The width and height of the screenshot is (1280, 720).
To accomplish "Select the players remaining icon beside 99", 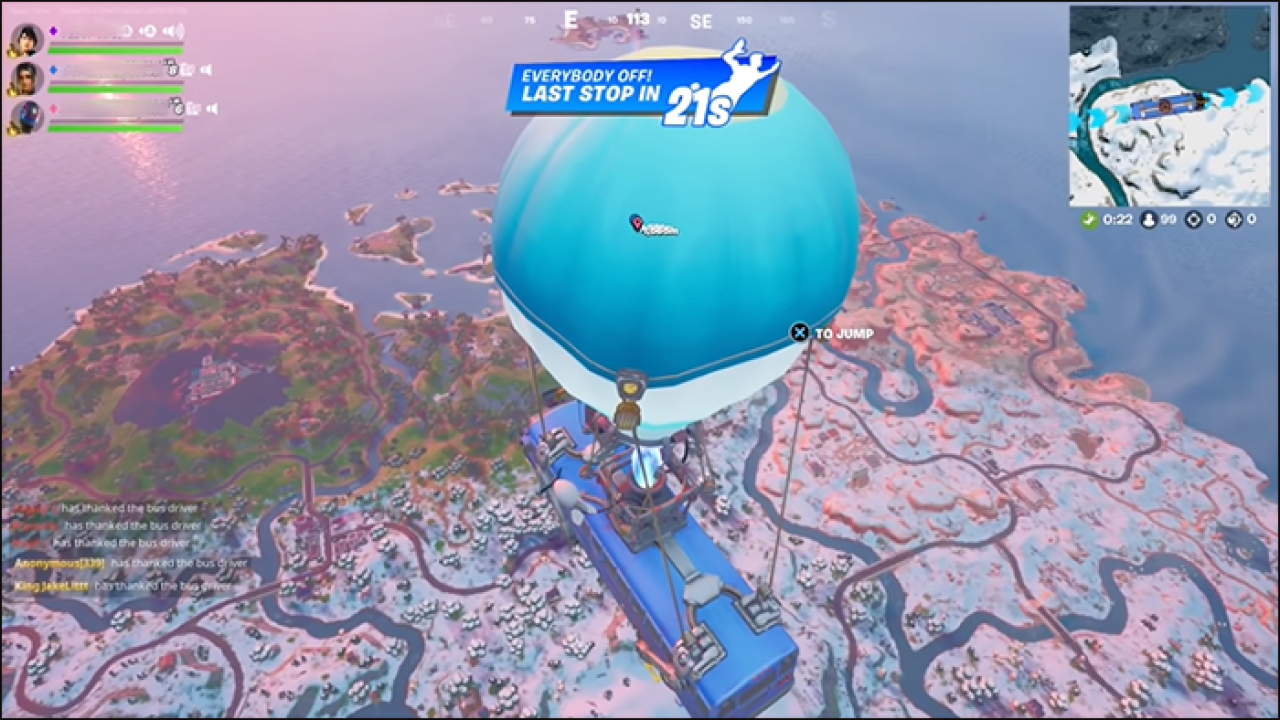I will (1148, 219).
